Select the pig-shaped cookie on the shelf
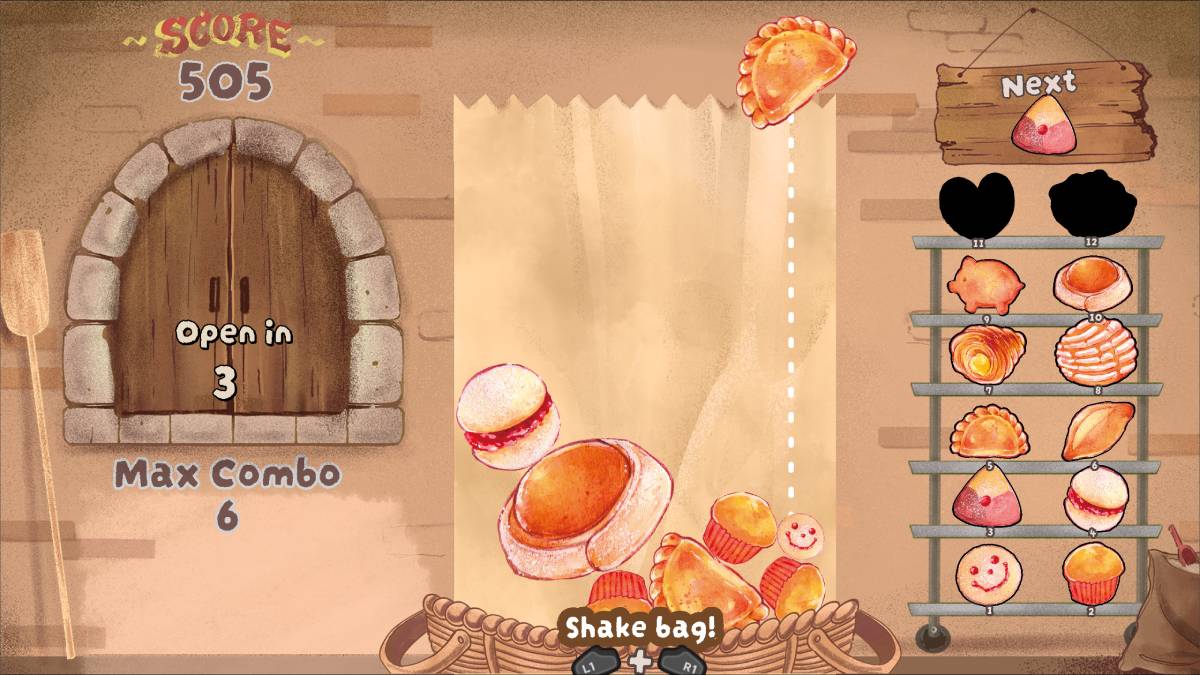The height and width of the screenshot is (675, 1200). pyautogui.click(x=988, y=283)
